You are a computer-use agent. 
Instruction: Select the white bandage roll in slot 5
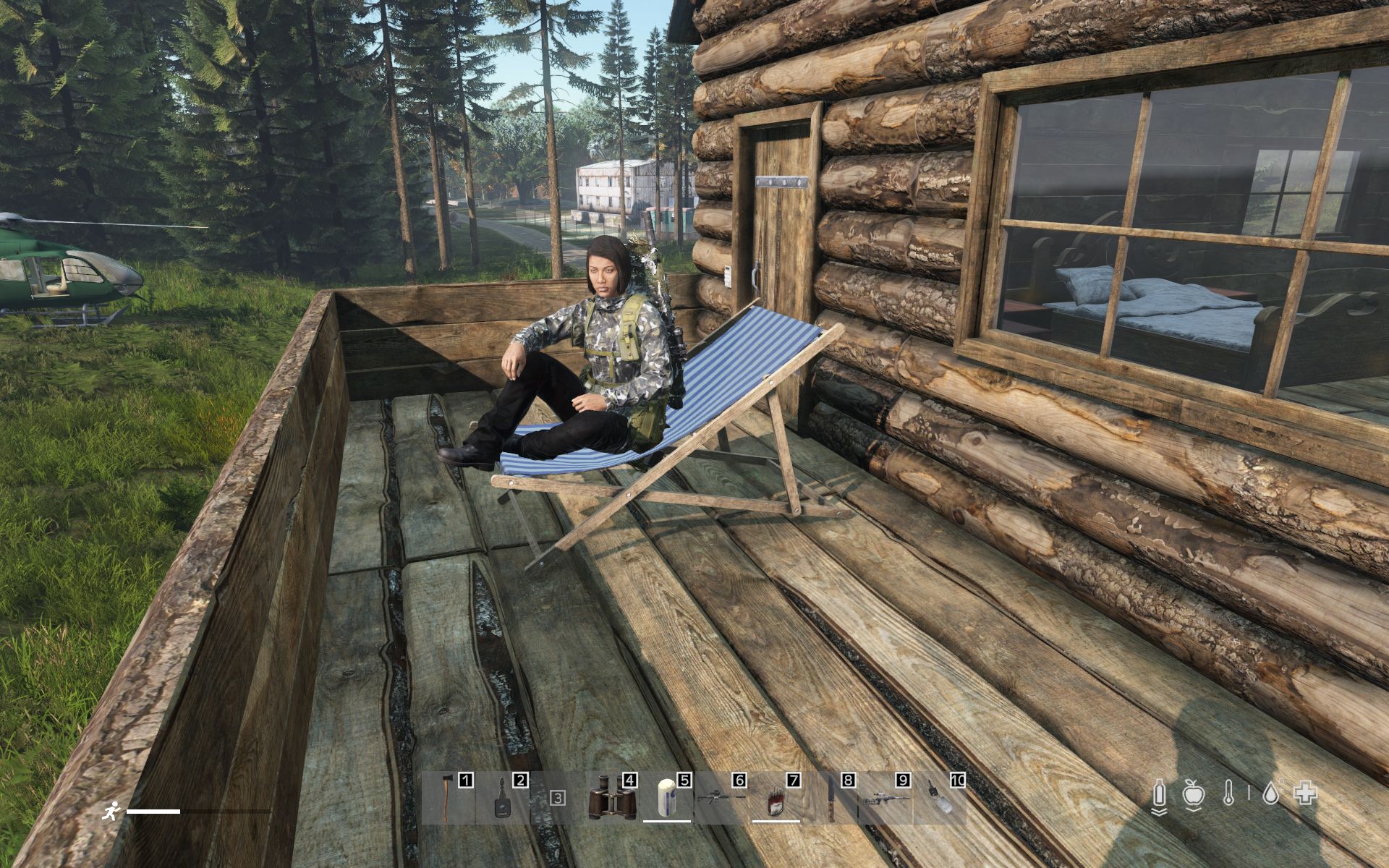(x=666, y=799)
